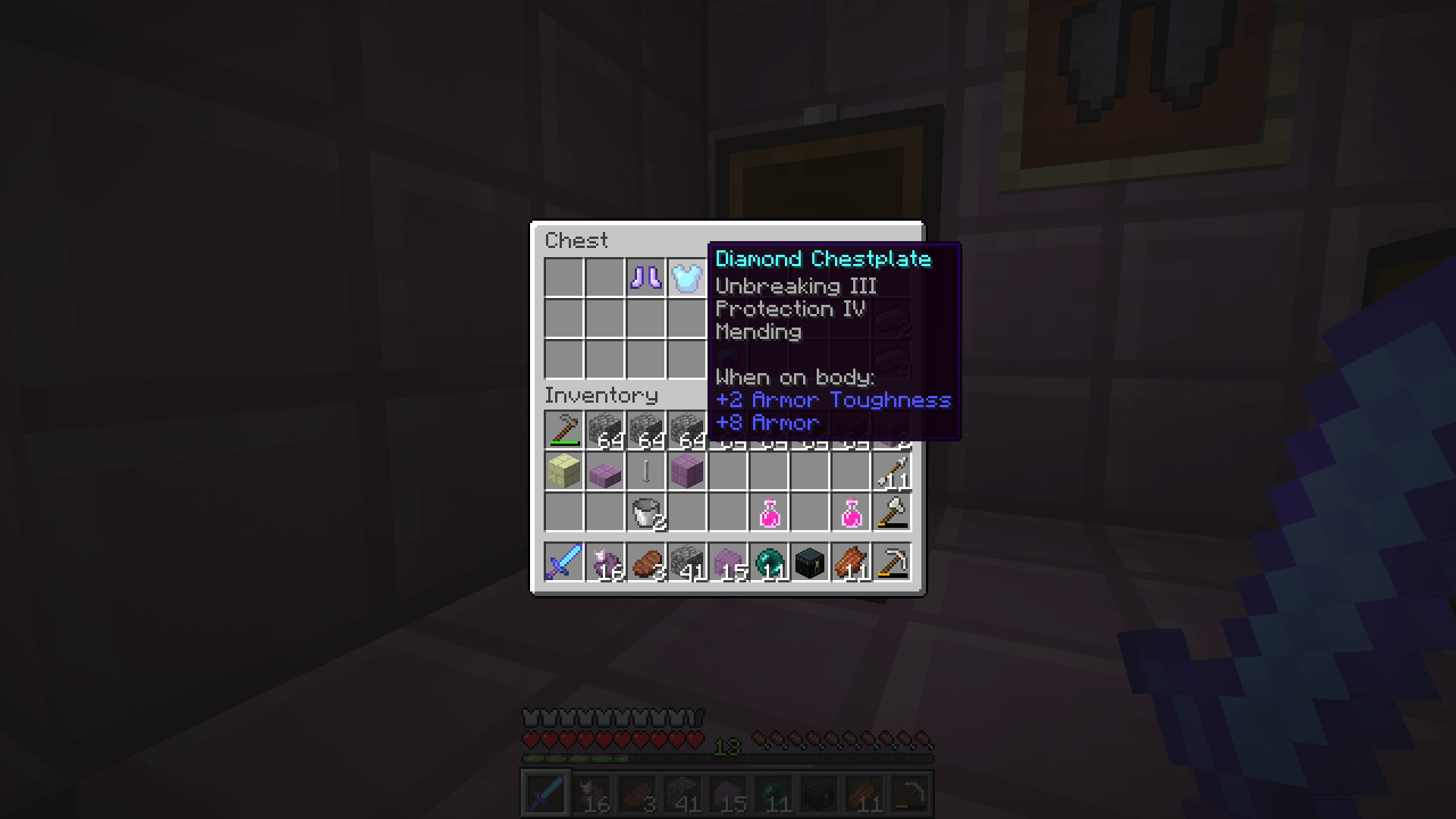Pick up the stack of 2 buckets
The height and width of the screenshot is (819, 1456).
click(645, 512)
